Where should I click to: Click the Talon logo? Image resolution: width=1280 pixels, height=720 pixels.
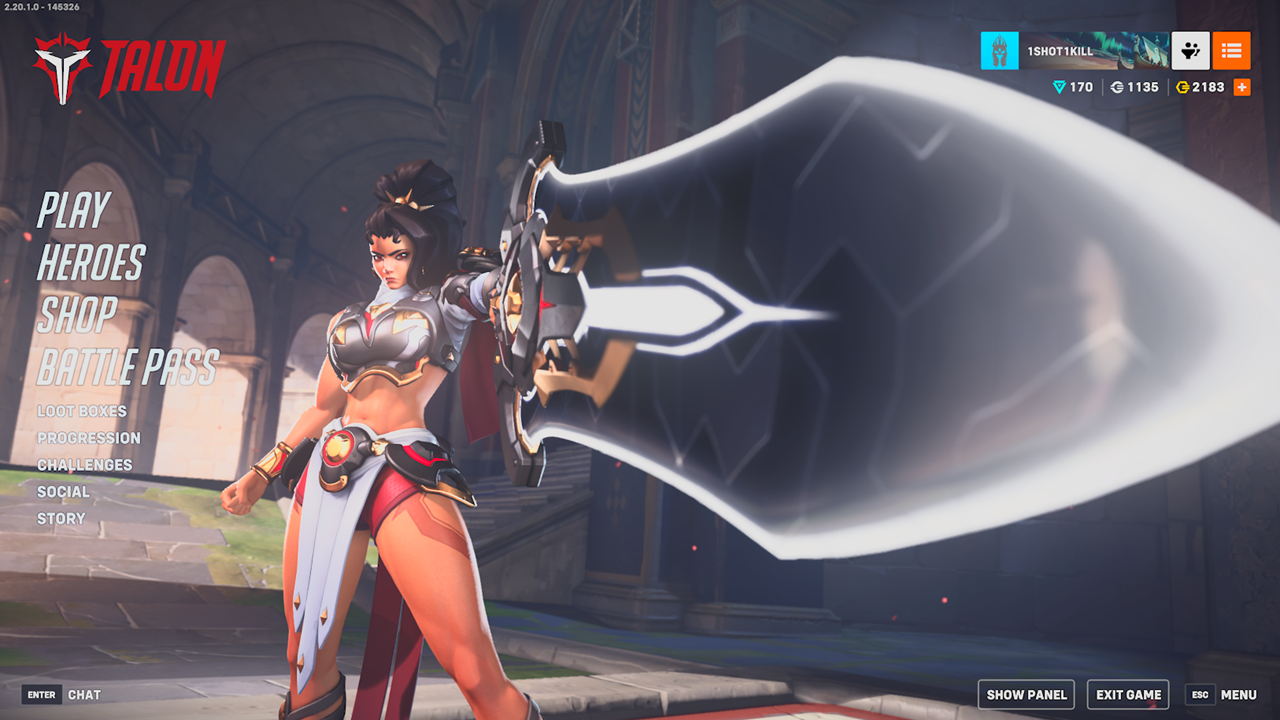[x=128, y=68]
